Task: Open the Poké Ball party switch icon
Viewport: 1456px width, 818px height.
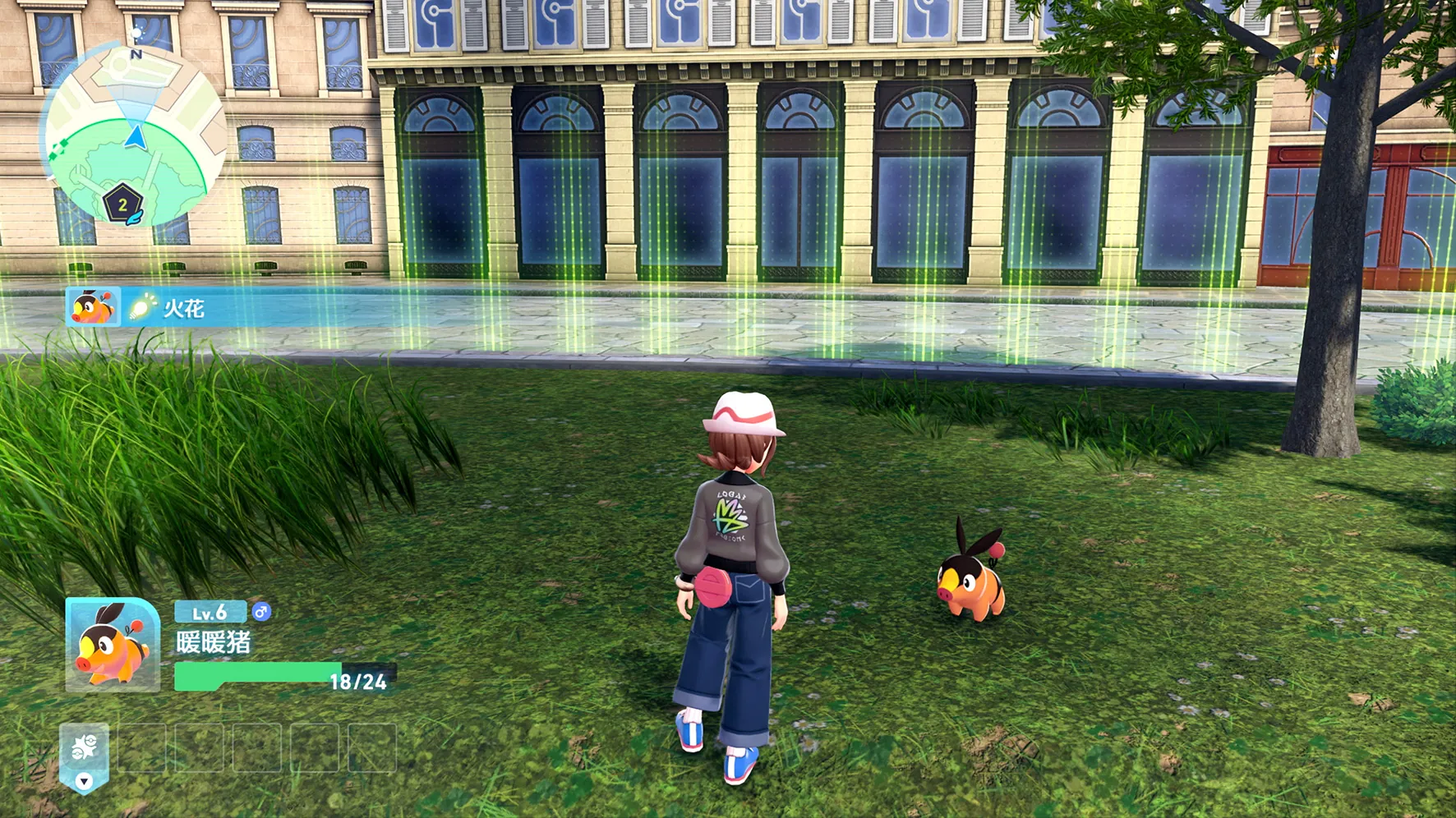Action: tap(85, 747)
